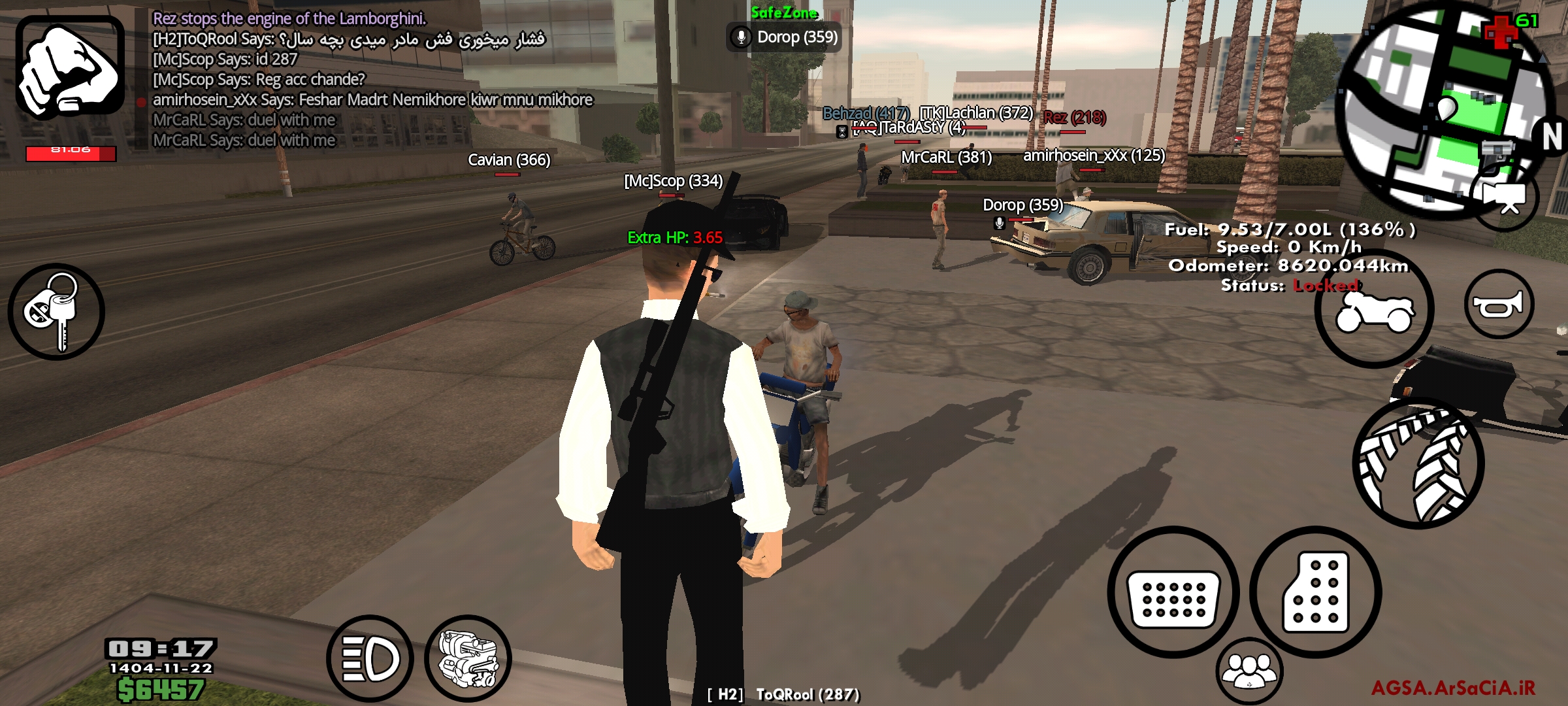Open the keyboard chat button
The width and height of the screenshot is (1568, 706).
1173,594
